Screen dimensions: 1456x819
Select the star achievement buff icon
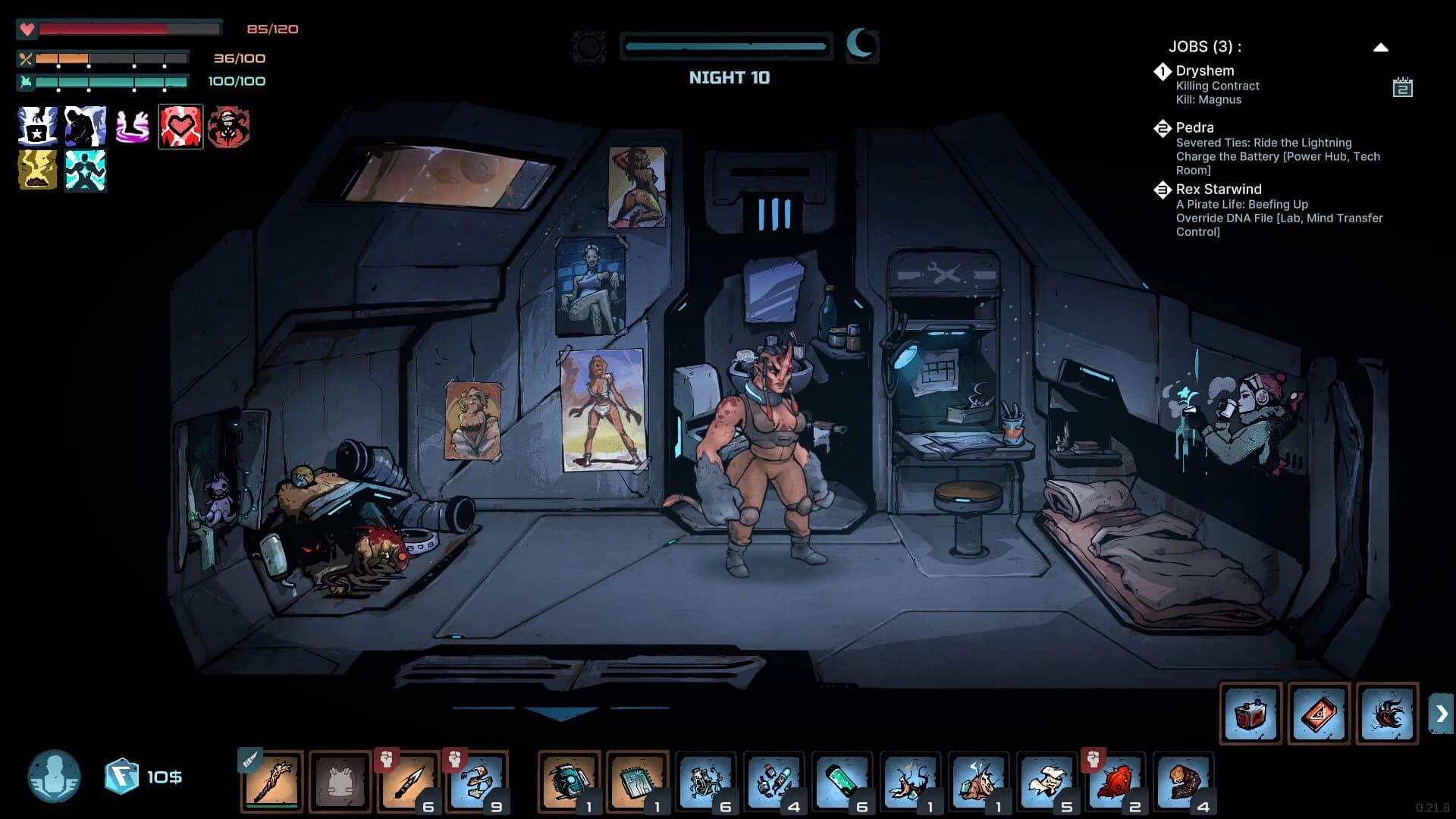36,126
